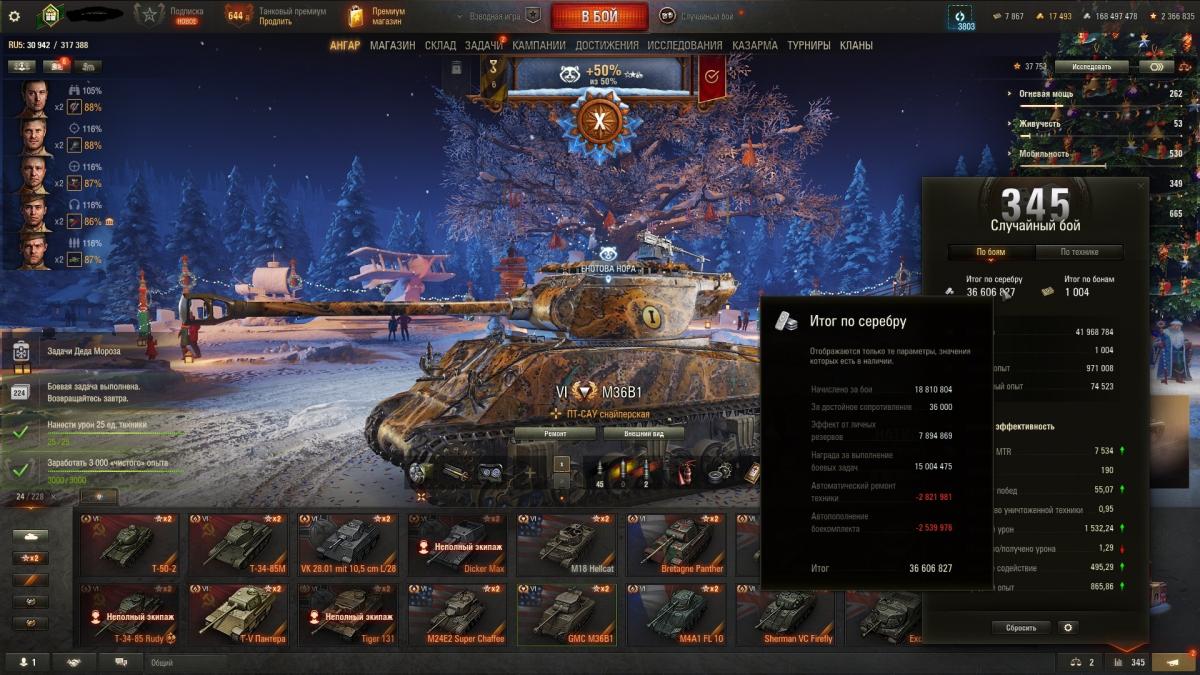Show the ДОСТИЖЕНИЯ page
The image size is (1200, 675).
coord(606,45)
